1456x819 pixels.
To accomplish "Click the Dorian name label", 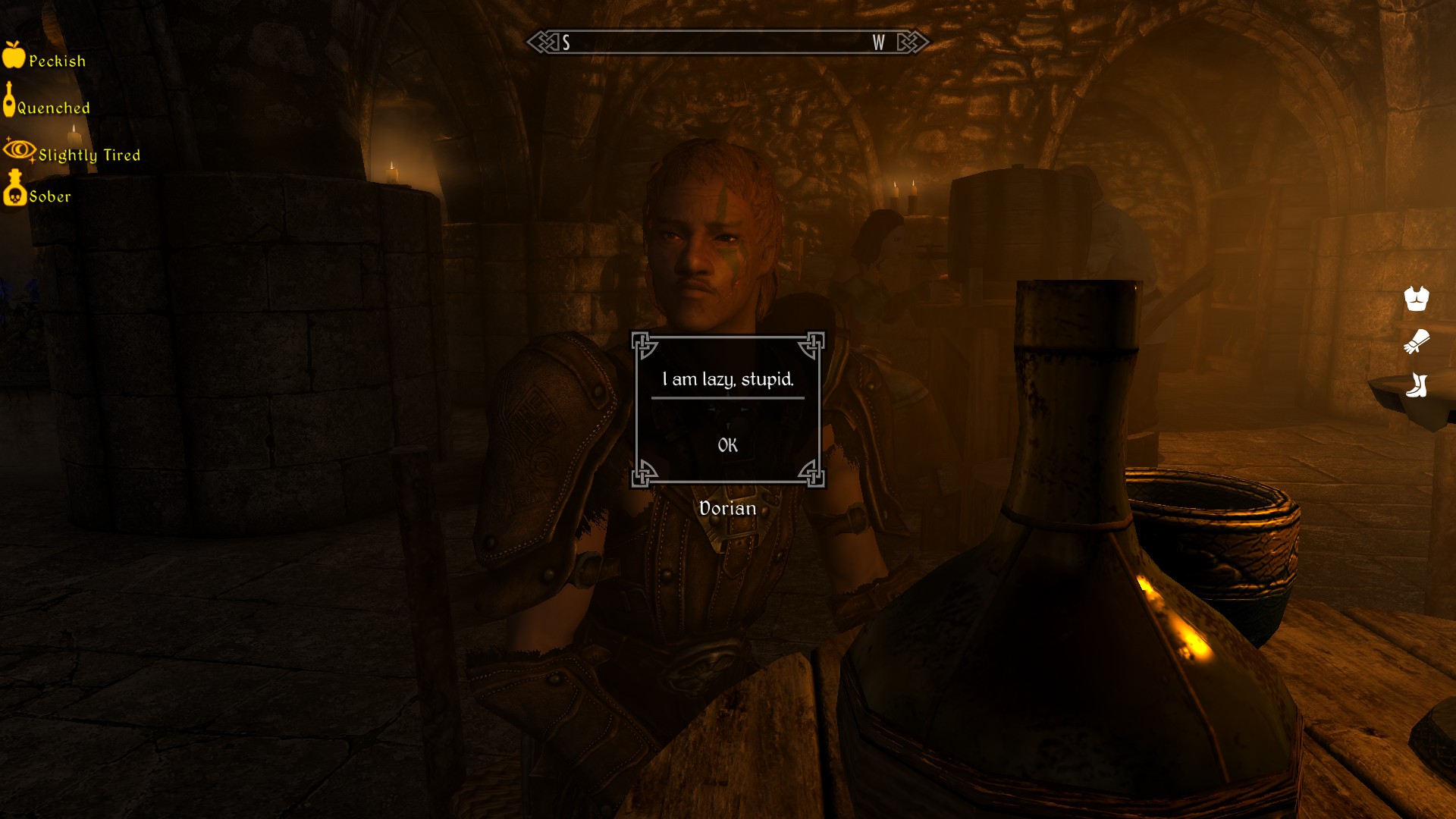I will tap(727, 507).
